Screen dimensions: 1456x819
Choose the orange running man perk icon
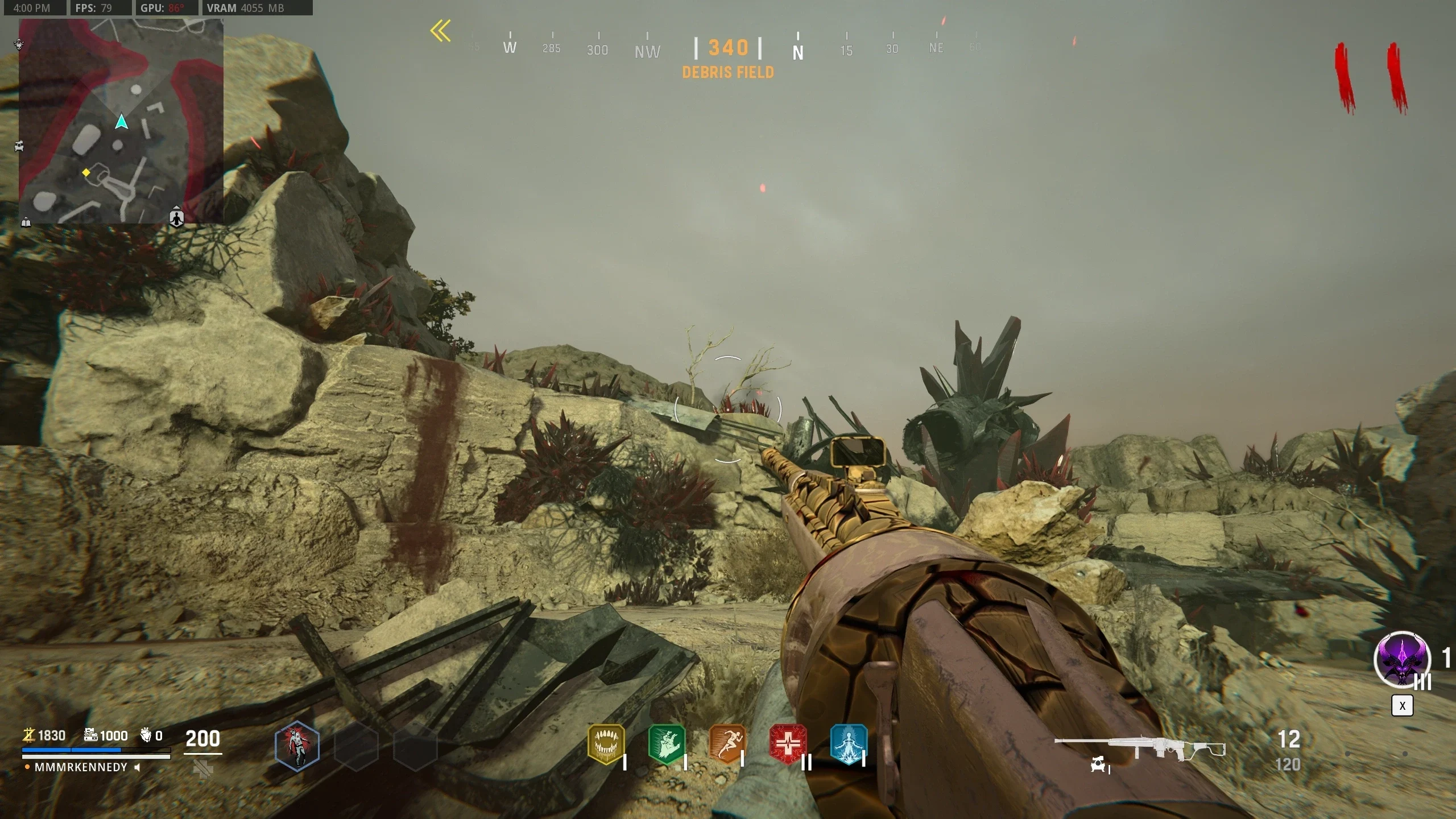click(x=727, y=743)
